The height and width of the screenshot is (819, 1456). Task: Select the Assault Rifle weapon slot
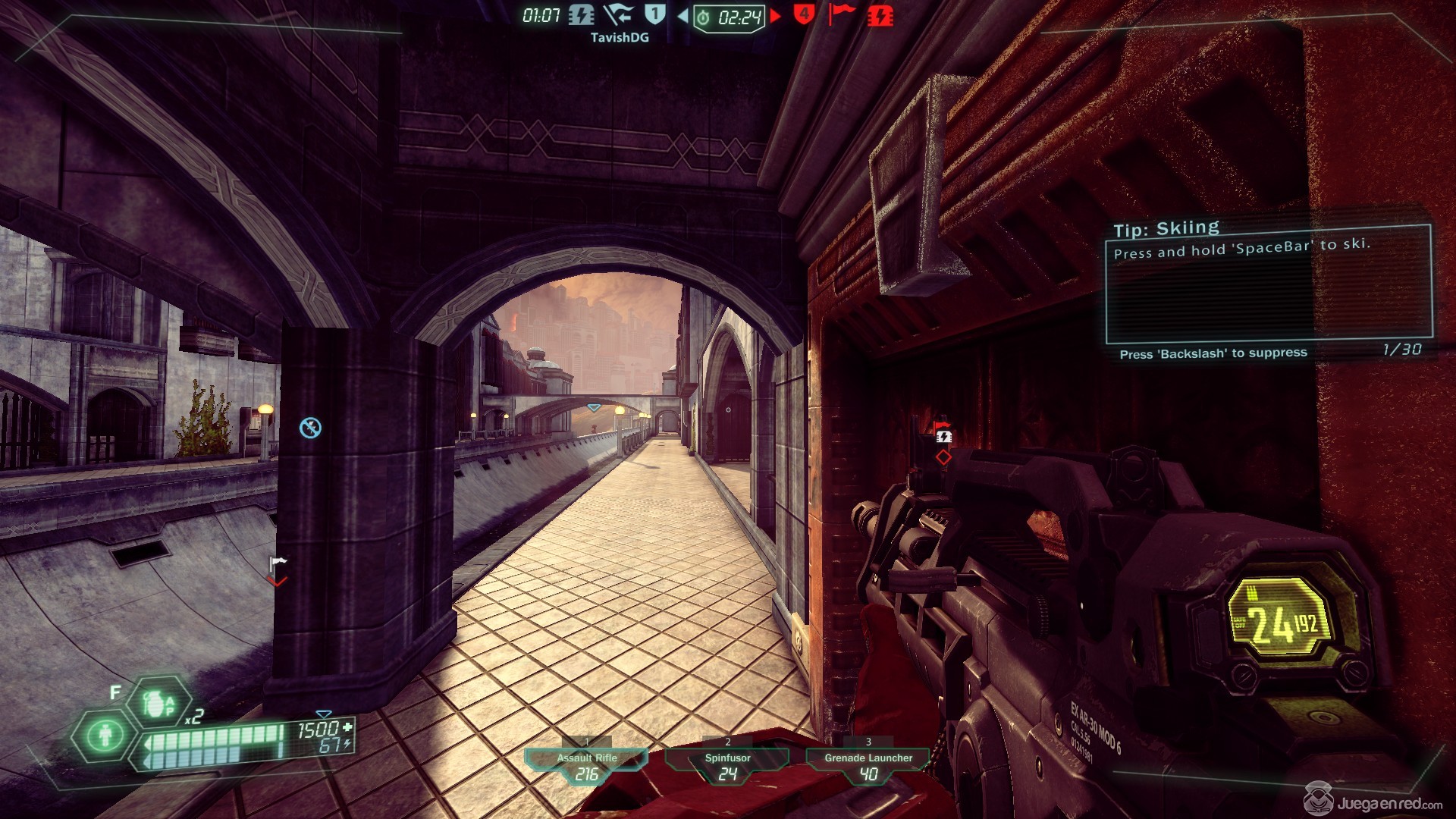586,764
